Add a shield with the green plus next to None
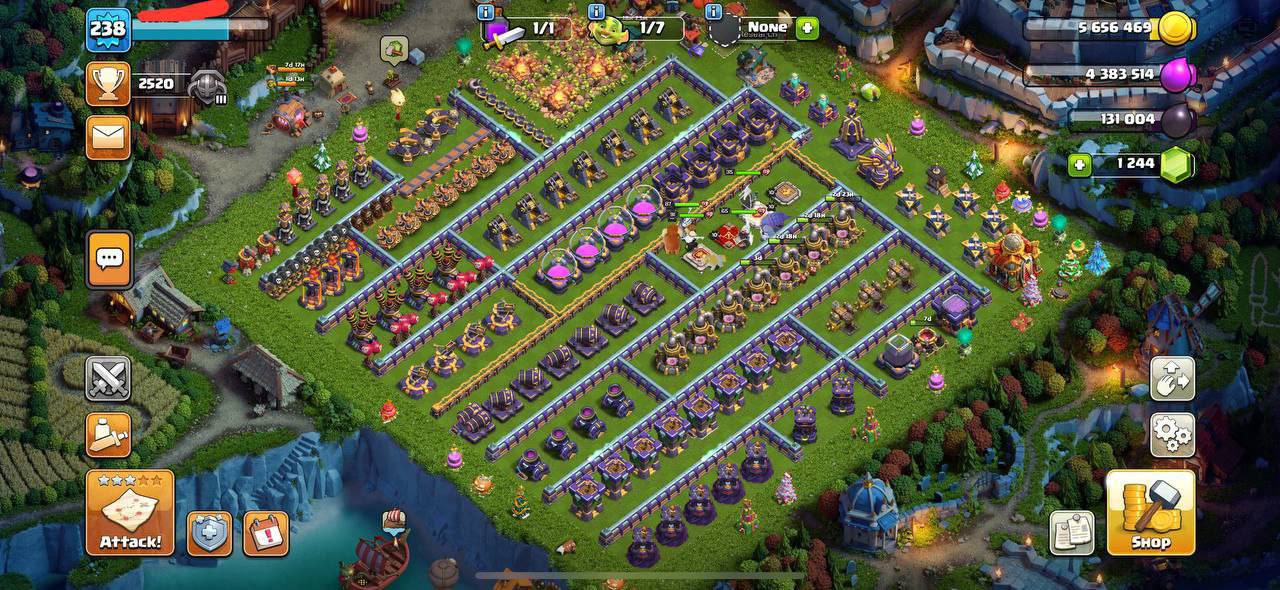The image size is (1280, 590). click(807, 29)
